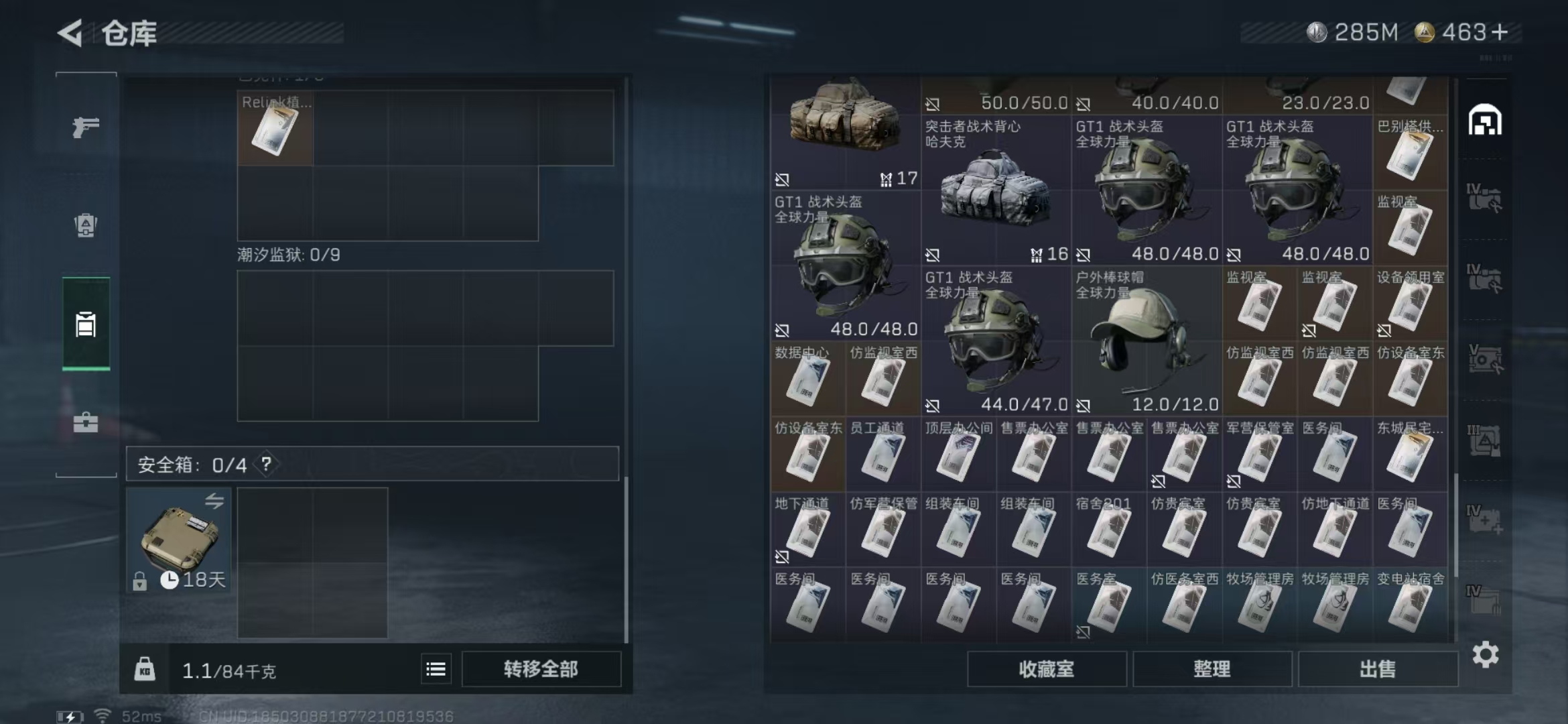Sort the warehouse with 整理
Image resolution: width=1568 pixels, height=724 pixels.
click(x=1212, y=669)
